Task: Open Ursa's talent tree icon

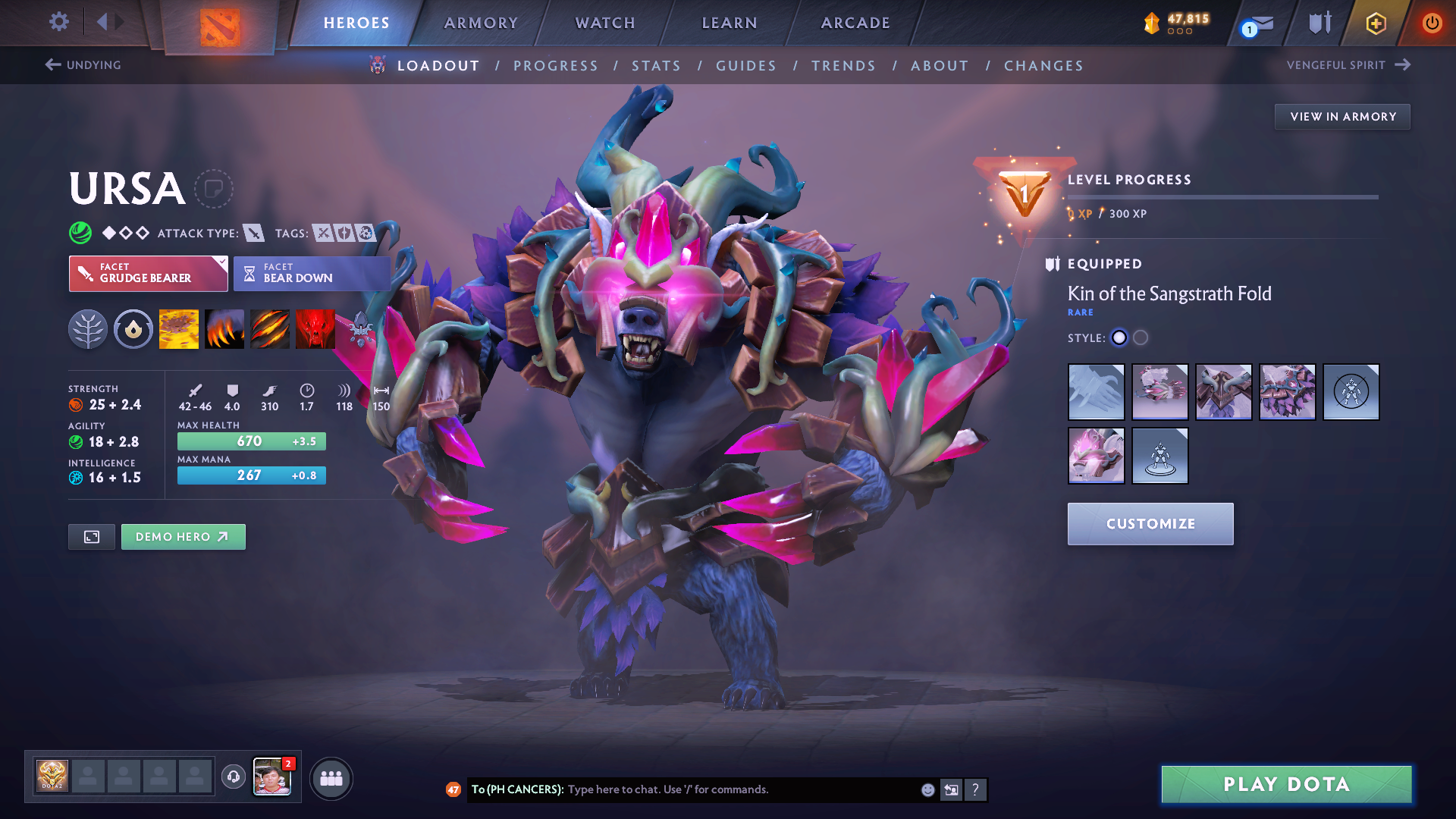Action: point(88,329)
